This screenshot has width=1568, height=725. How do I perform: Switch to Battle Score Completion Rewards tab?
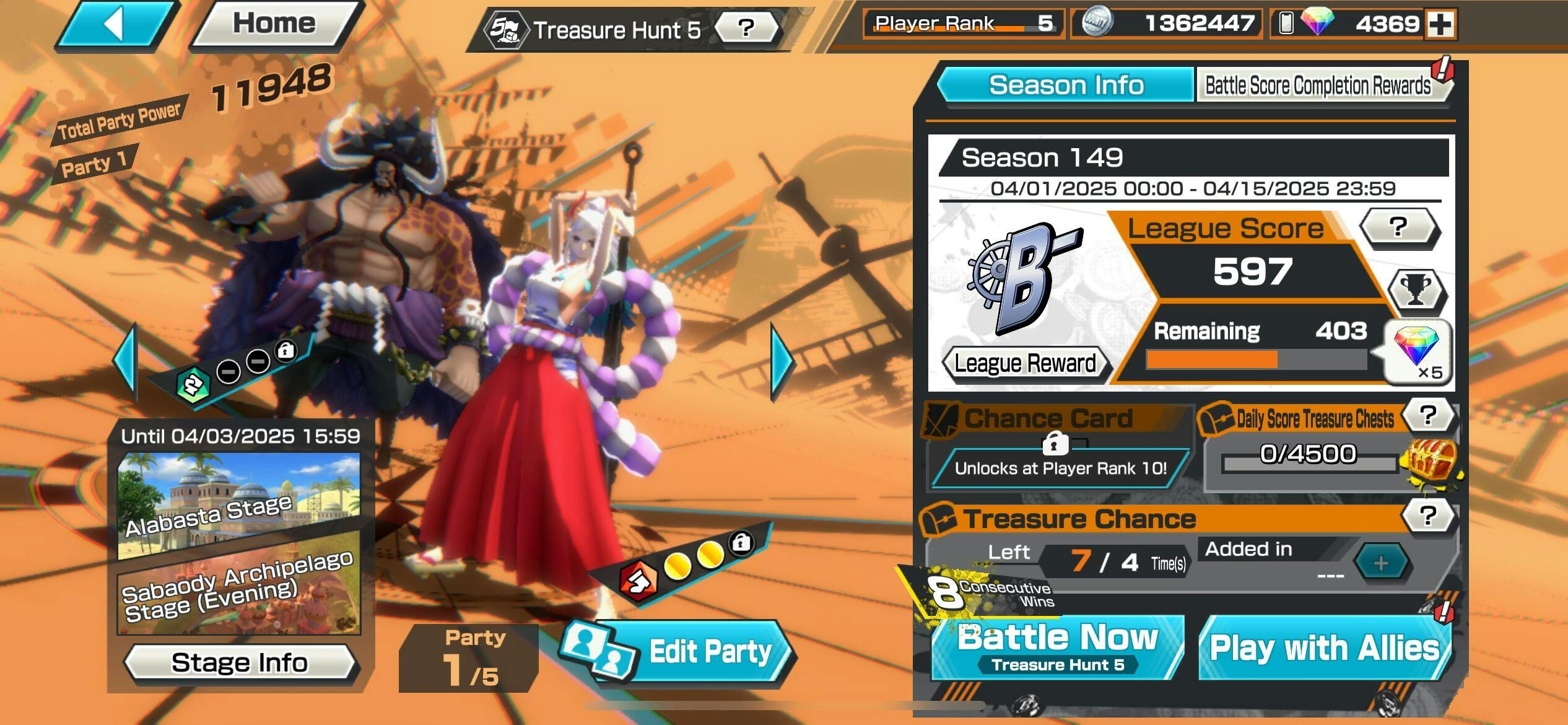(x=1318, y=86)
